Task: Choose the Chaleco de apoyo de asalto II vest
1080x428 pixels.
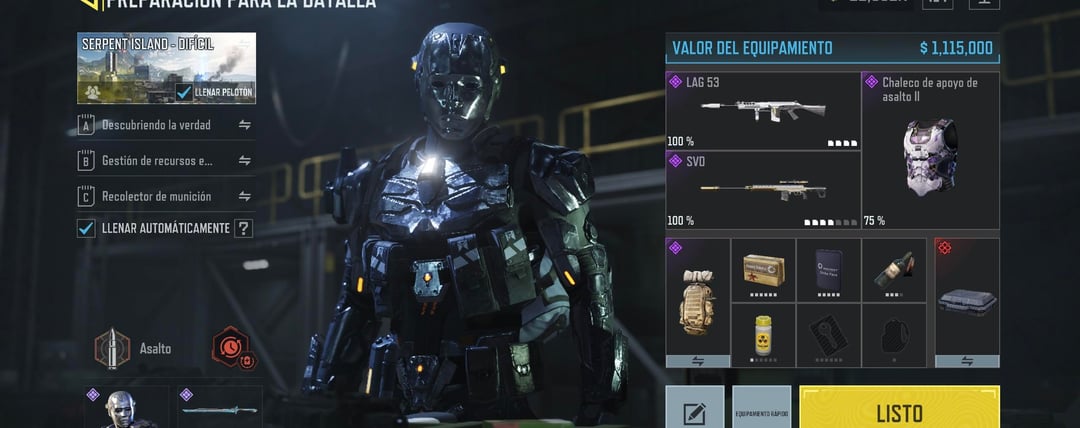Action: click(x=930, y=150)
